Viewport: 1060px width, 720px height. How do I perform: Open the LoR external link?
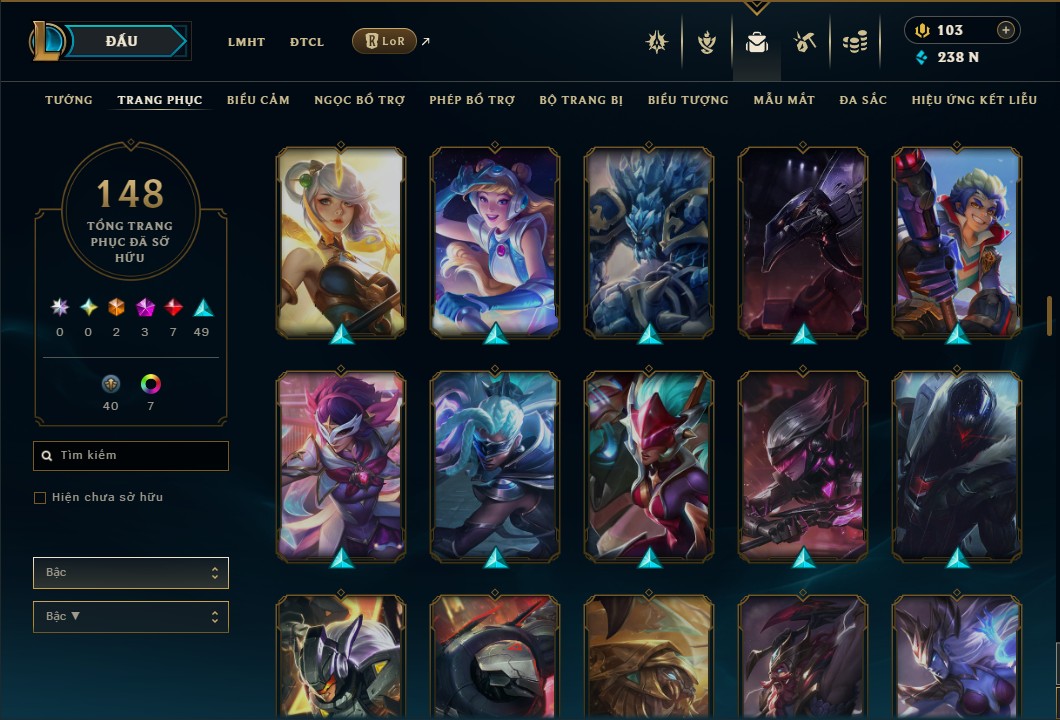(x=385, y=41)
